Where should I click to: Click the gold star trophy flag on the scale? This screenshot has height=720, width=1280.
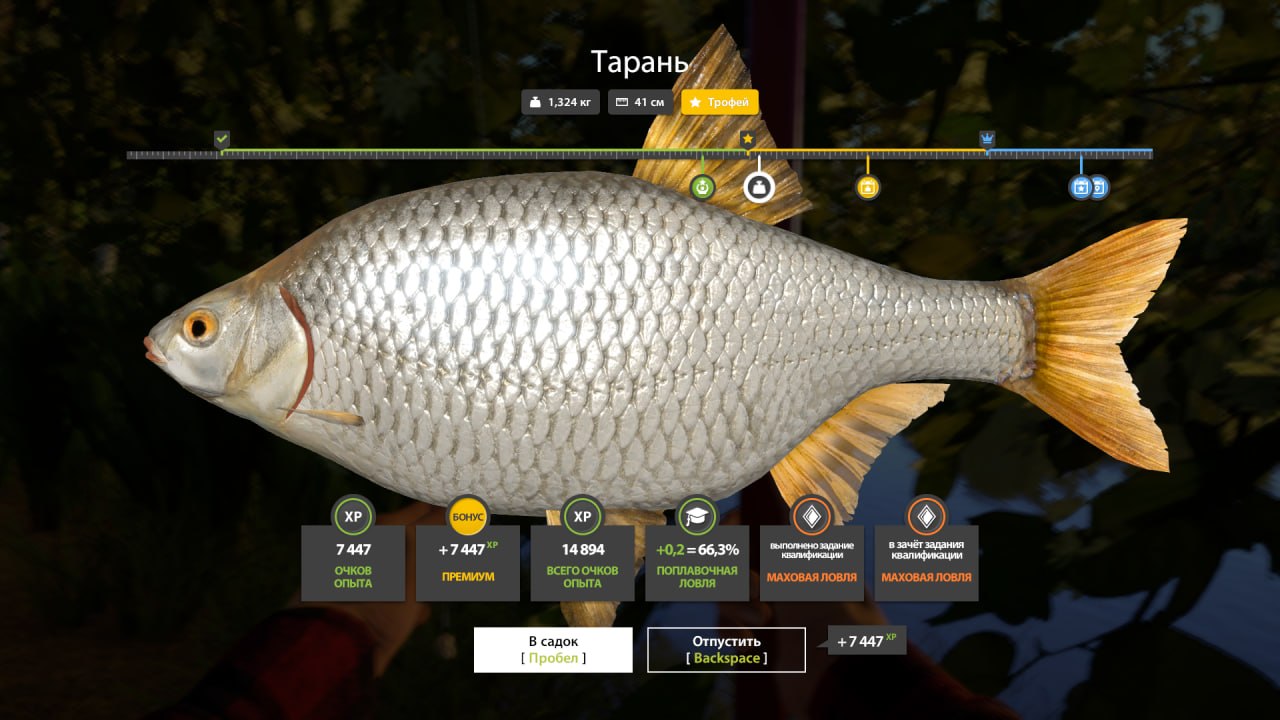(748, 138)
